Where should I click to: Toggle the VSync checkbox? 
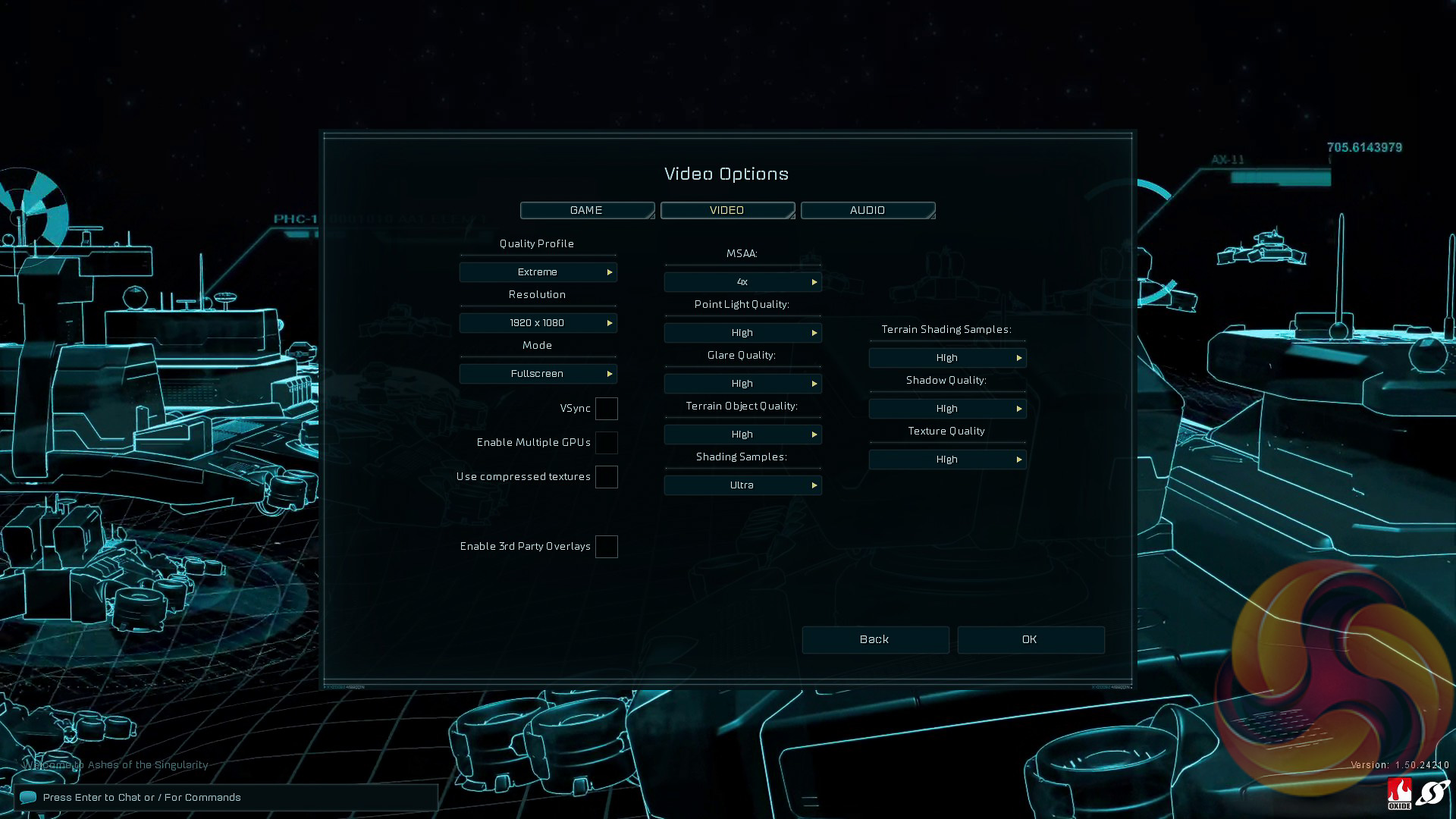pos(606,409)
